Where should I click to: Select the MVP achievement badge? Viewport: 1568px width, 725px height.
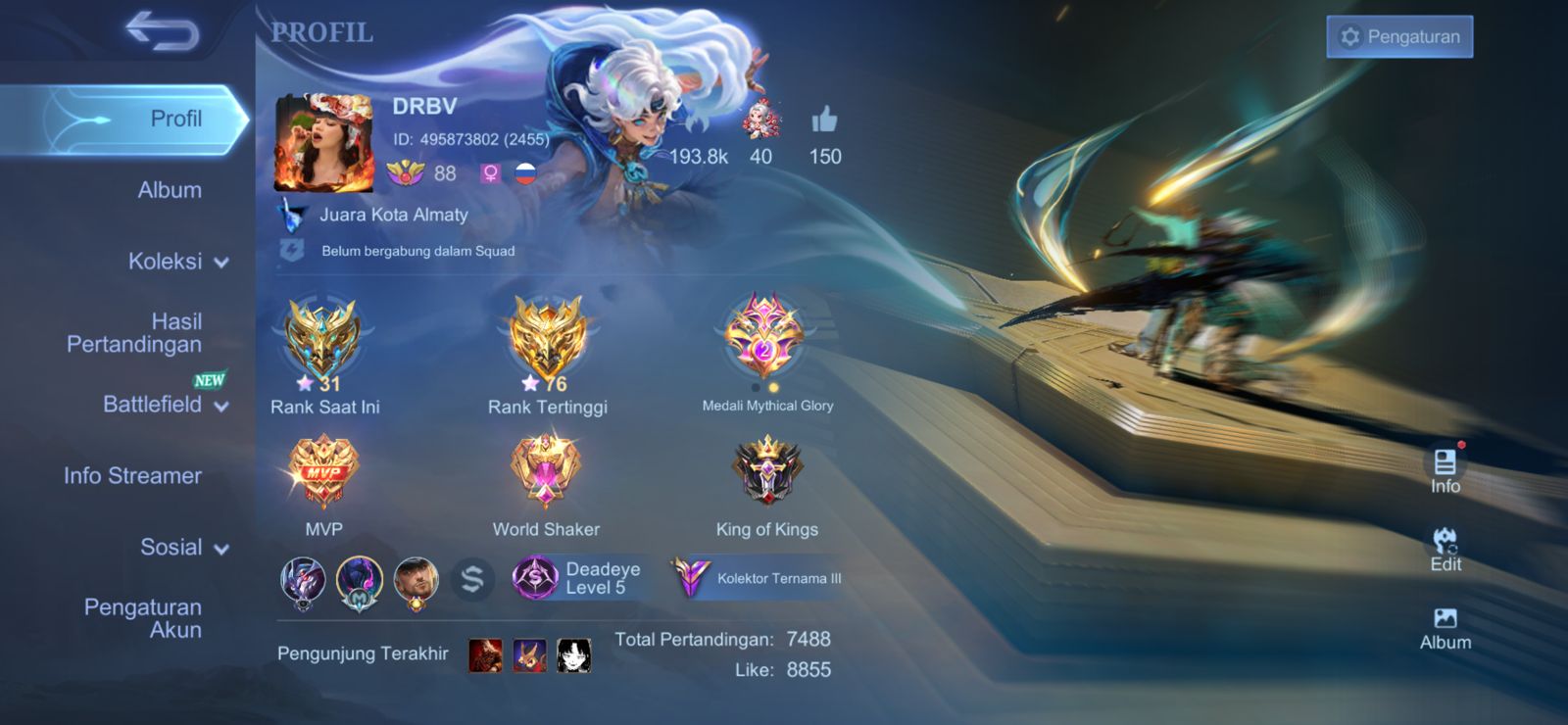point(323,472)
